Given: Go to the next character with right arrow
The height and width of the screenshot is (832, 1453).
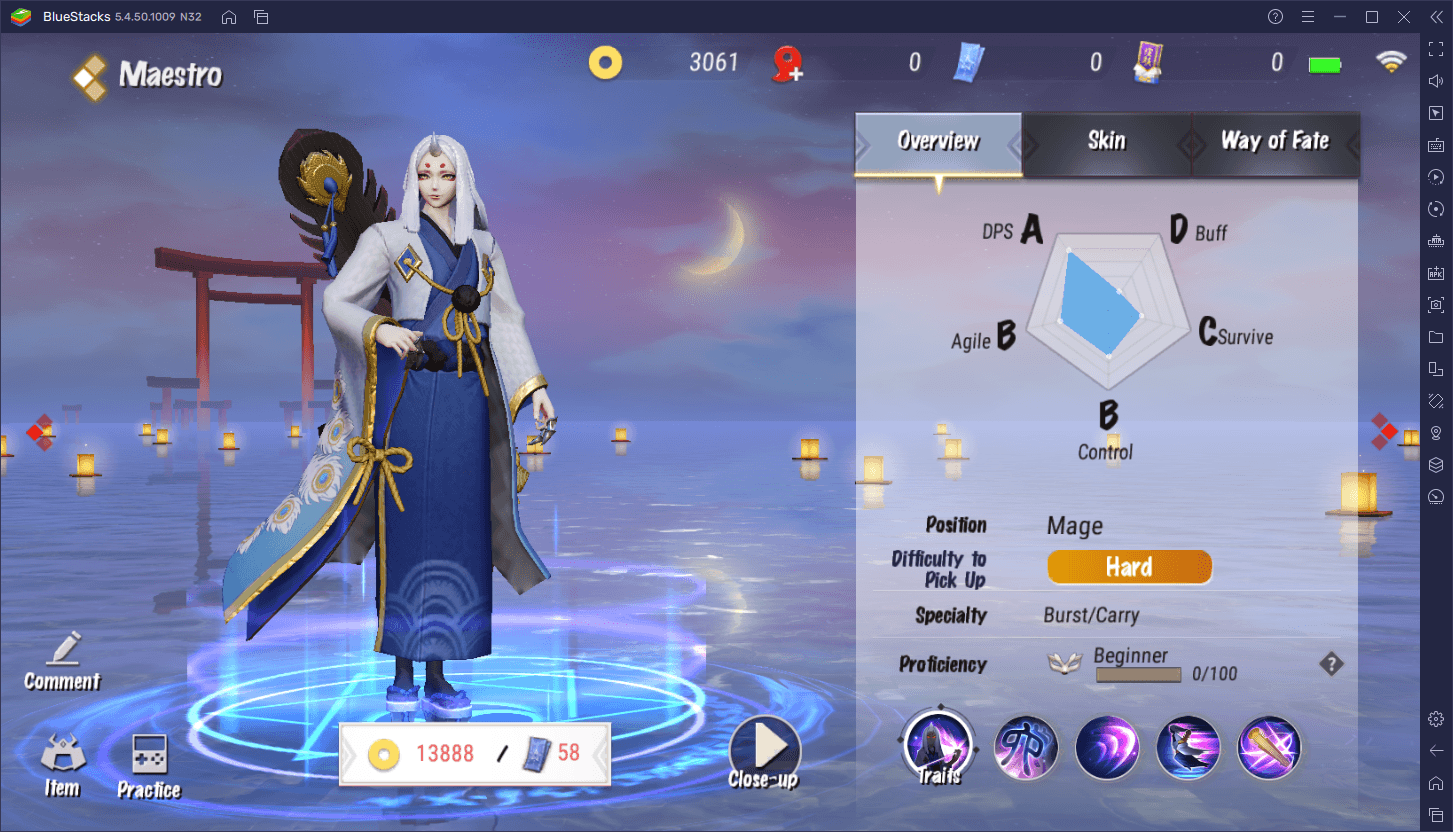Looking at the screenshot, I should 1383,431.
